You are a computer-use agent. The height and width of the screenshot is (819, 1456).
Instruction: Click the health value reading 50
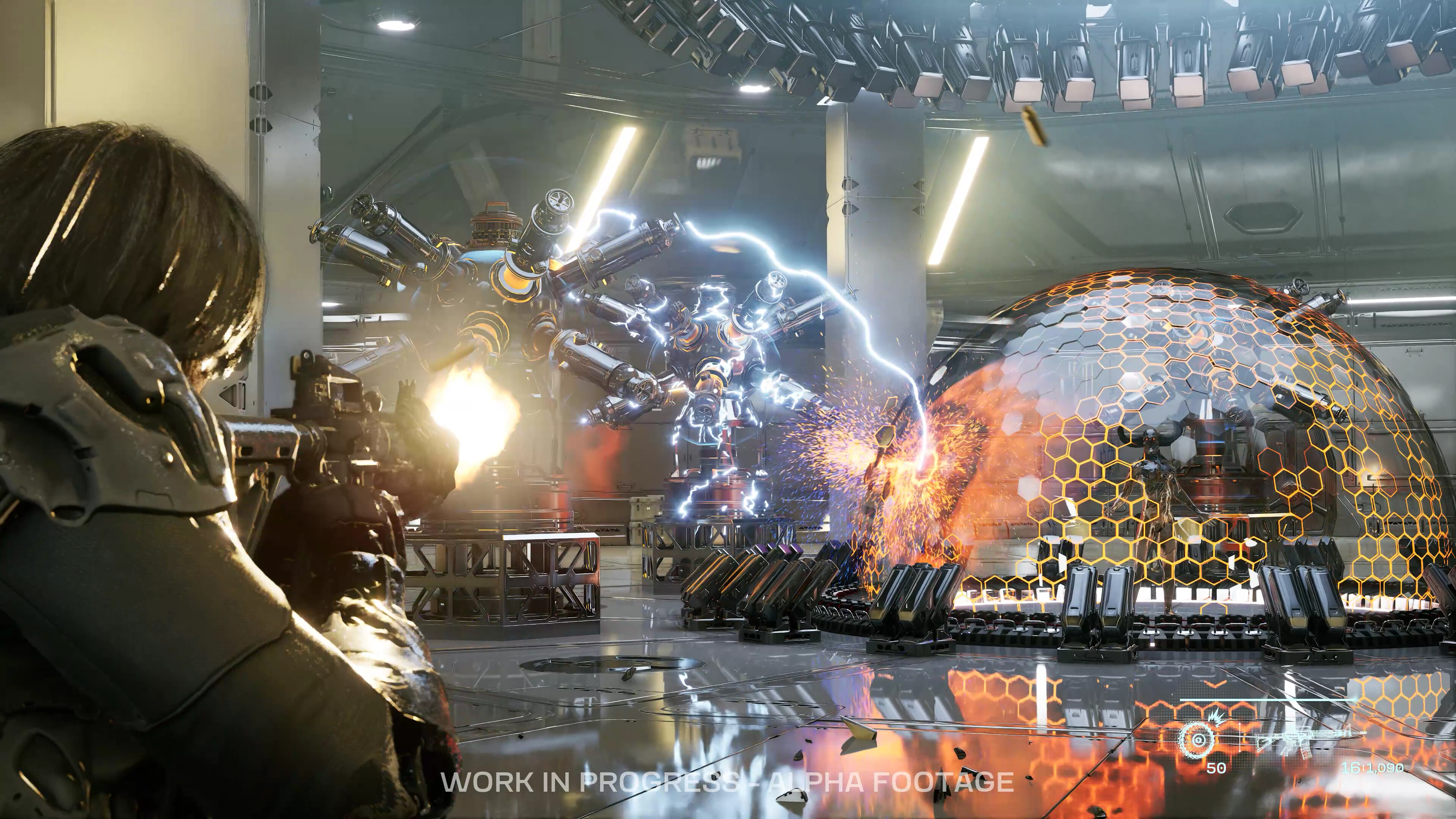(1216, 768)
